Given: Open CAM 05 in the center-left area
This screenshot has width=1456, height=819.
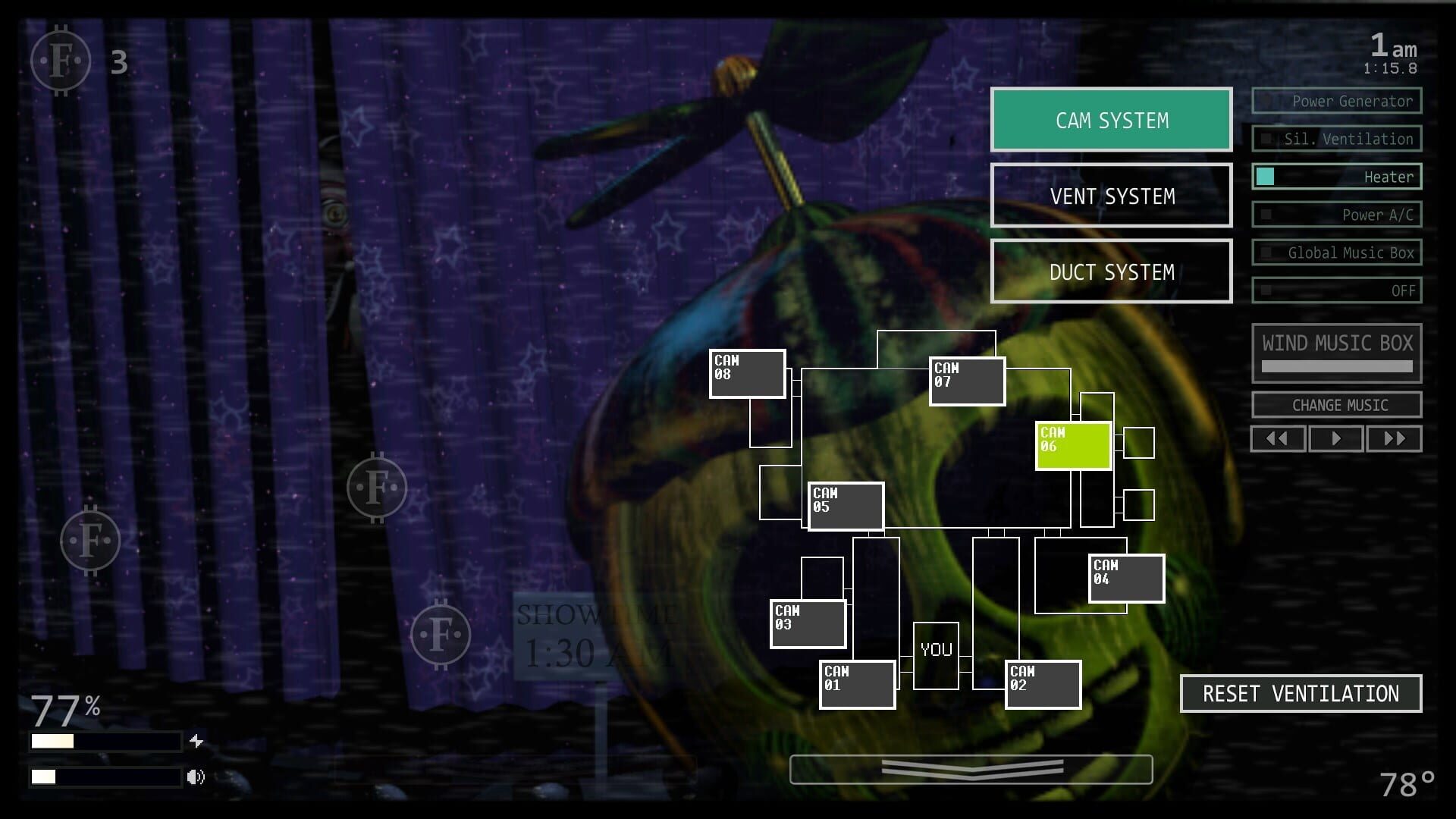Looking at the screenshot, I should (846, 506).
